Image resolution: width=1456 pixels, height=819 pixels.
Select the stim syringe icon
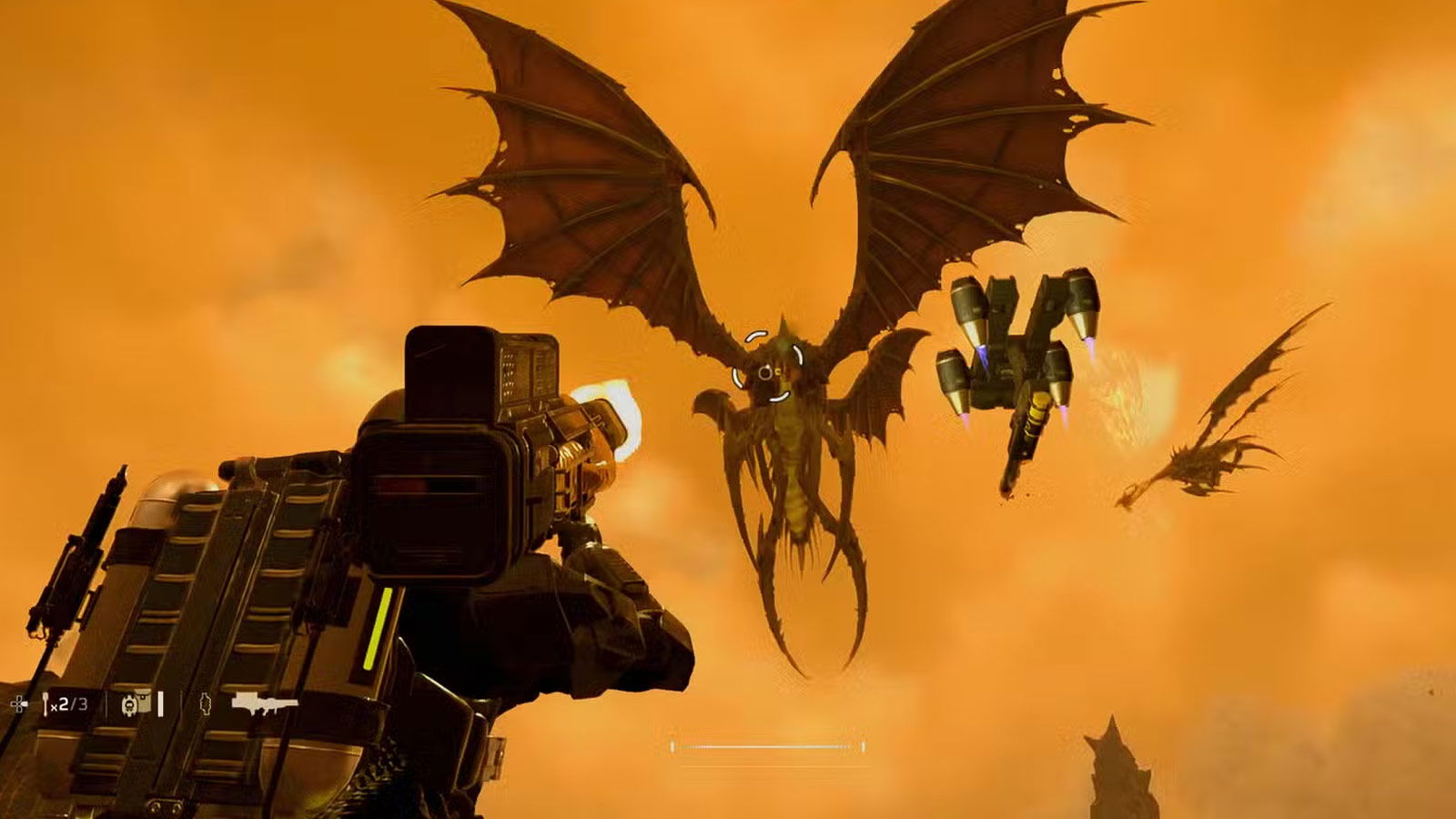(x=46, y=703)
